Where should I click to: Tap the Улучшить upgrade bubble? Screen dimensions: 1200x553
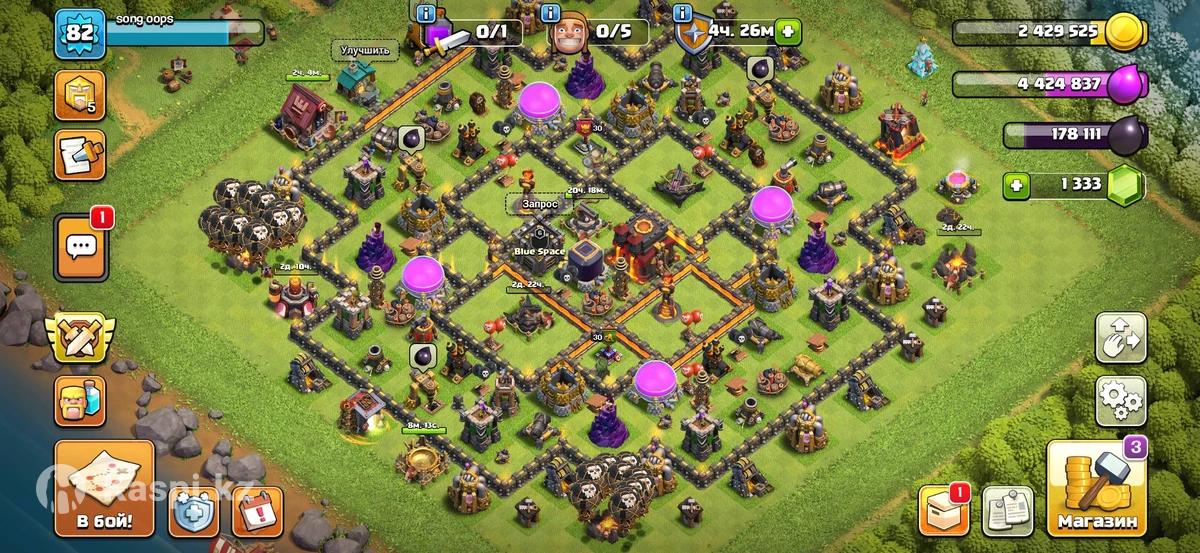364,49
